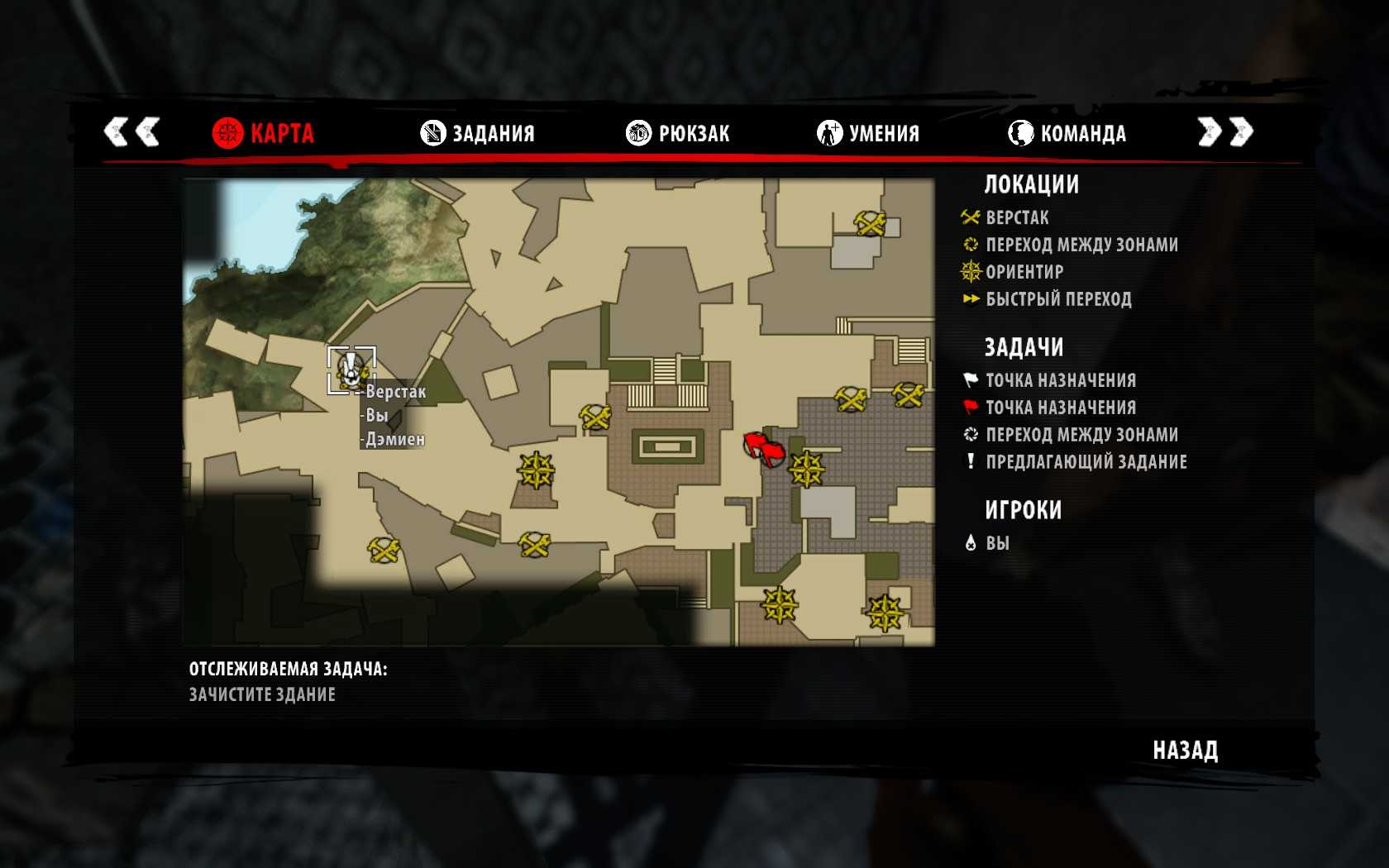Click the Назад button
Image resolution: width=1389 pixels, height=868 pixels.
1185,751
